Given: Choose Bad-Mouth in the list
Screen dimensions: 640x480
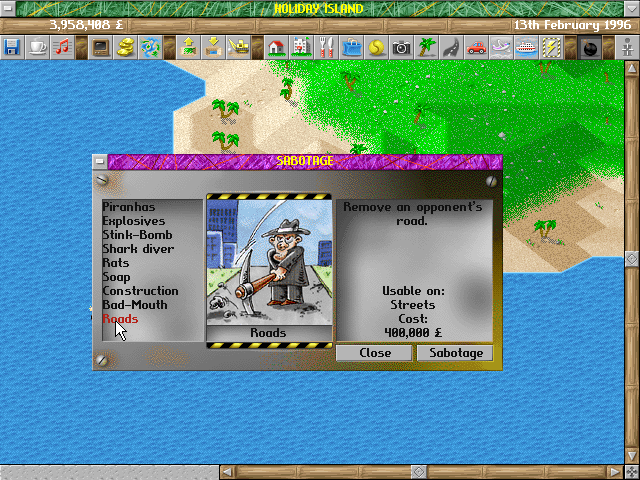Looking at the screenshot, I should [134, 305].
